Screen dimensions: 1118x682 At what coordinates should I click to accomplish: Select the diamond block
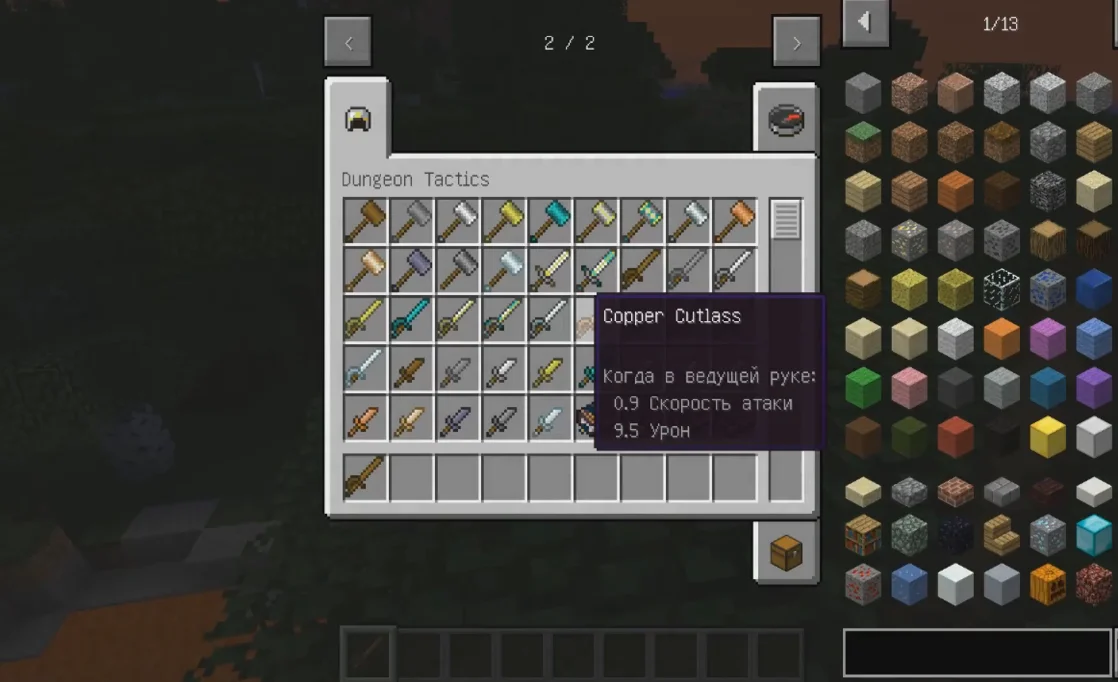coord(1094,535)
